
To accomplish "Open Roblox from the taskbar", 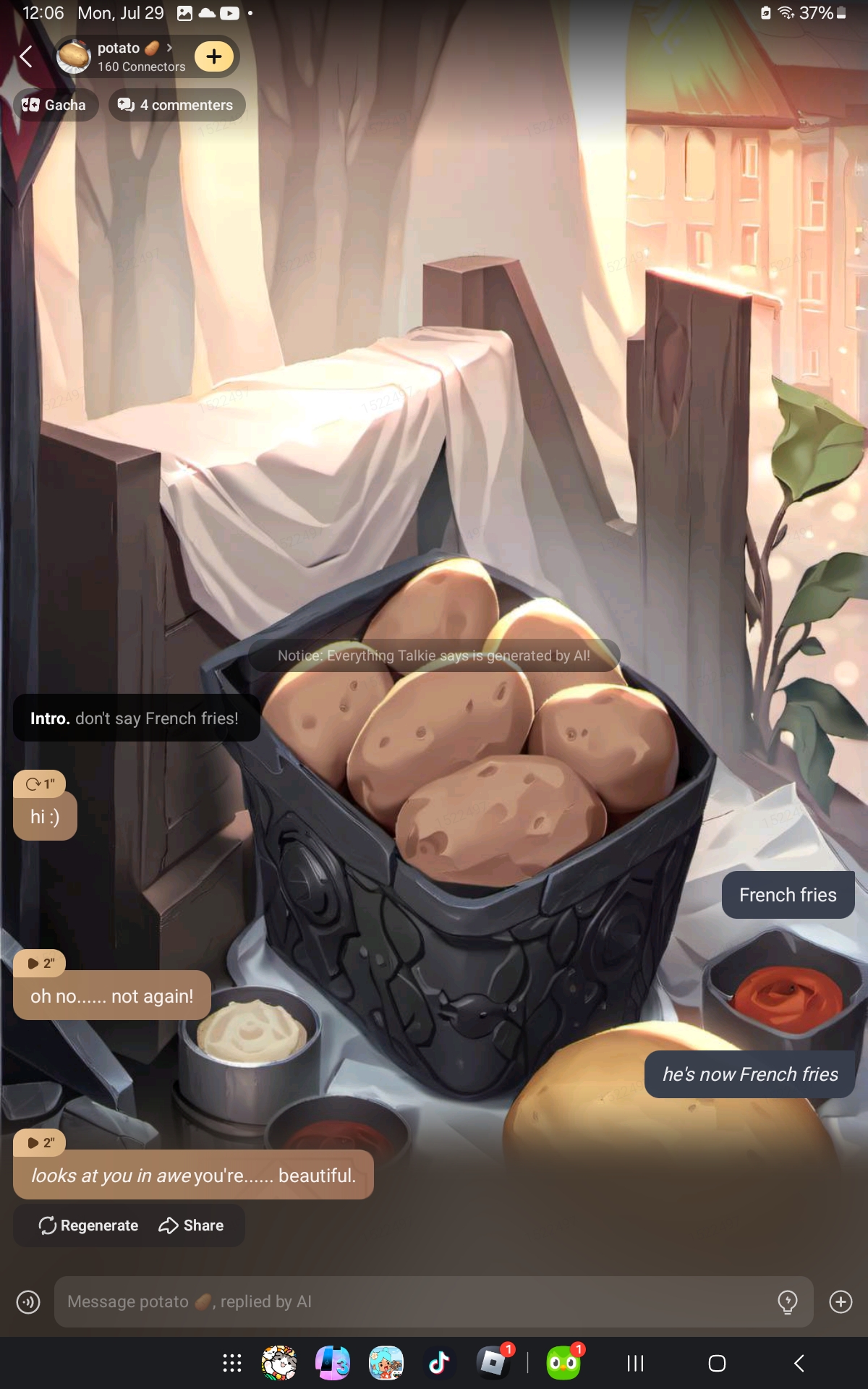I will (x=493, y=1364).
